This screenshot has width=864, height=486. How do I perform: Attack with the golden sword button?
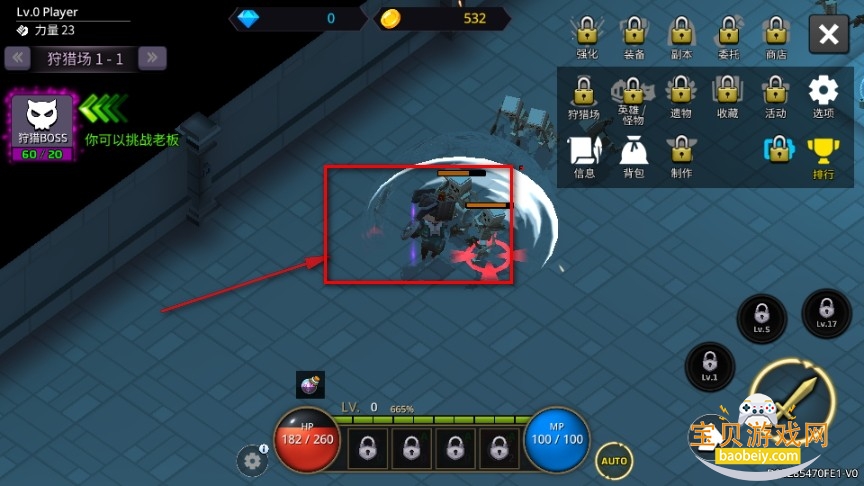[790, 397]
